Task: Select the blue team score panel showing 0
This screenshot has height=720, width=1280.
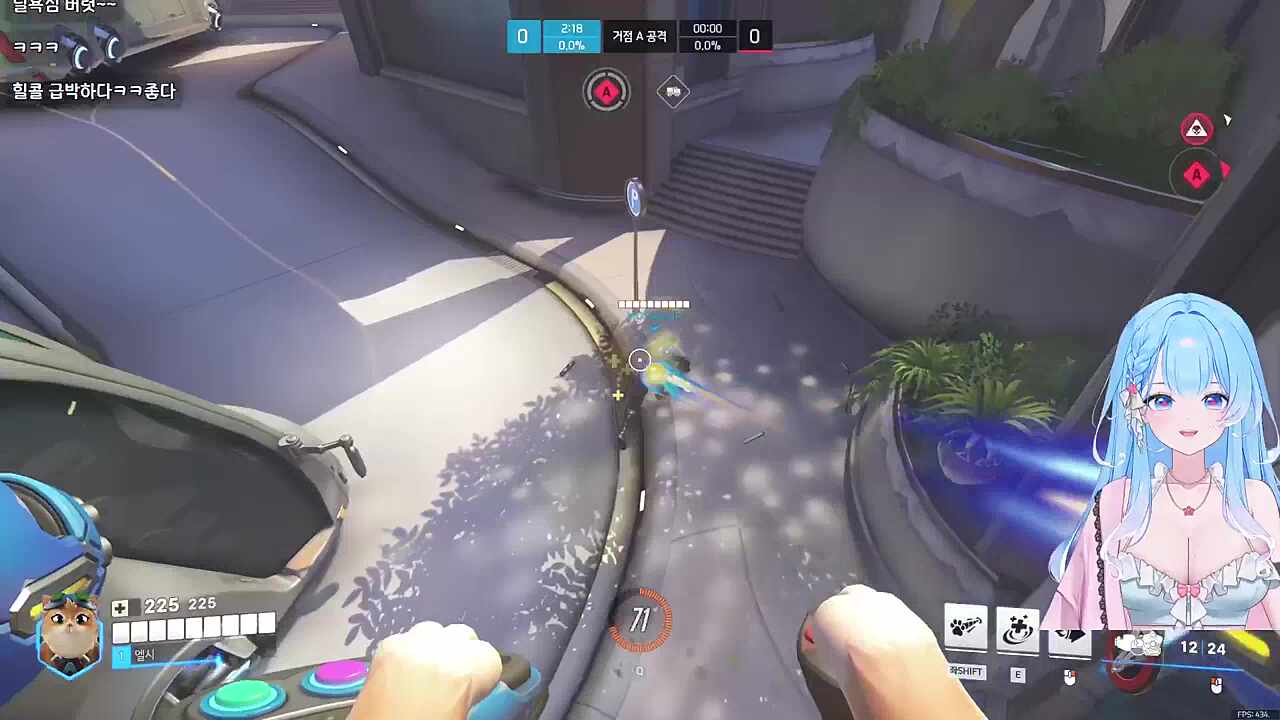Action: pos(522,36)
